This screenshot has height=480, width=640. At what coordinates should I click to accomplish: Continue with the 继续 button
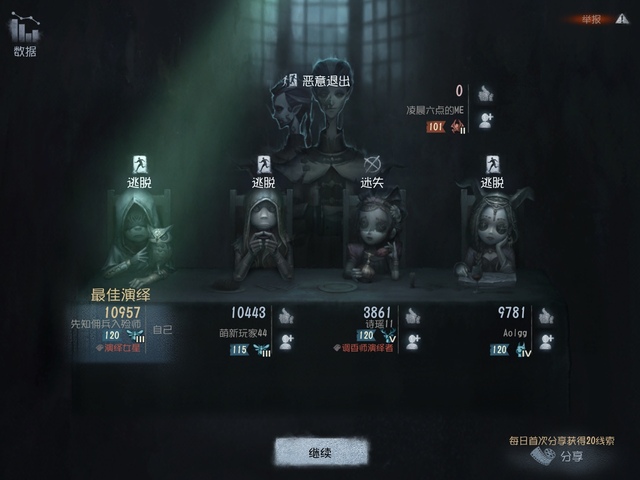[319, 453]
